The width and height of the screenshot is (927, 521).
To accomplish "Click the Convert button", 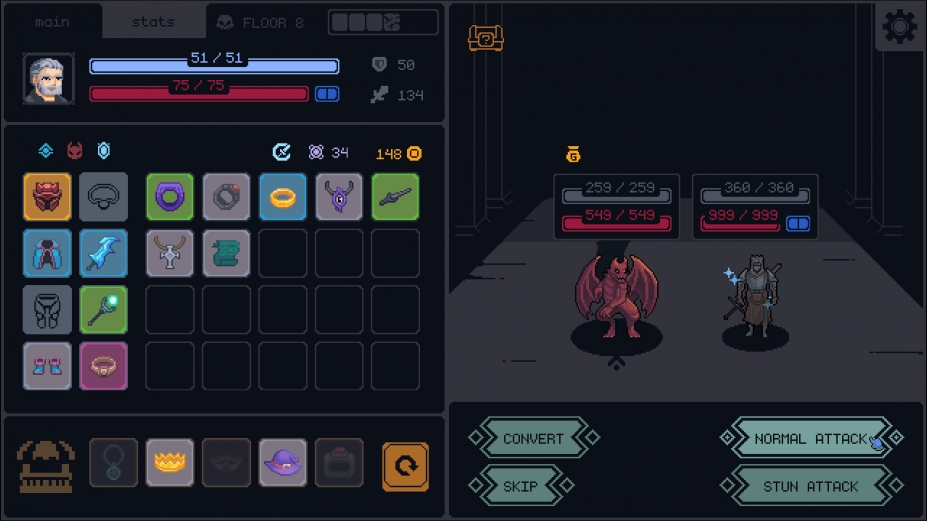I will point(533,438).
